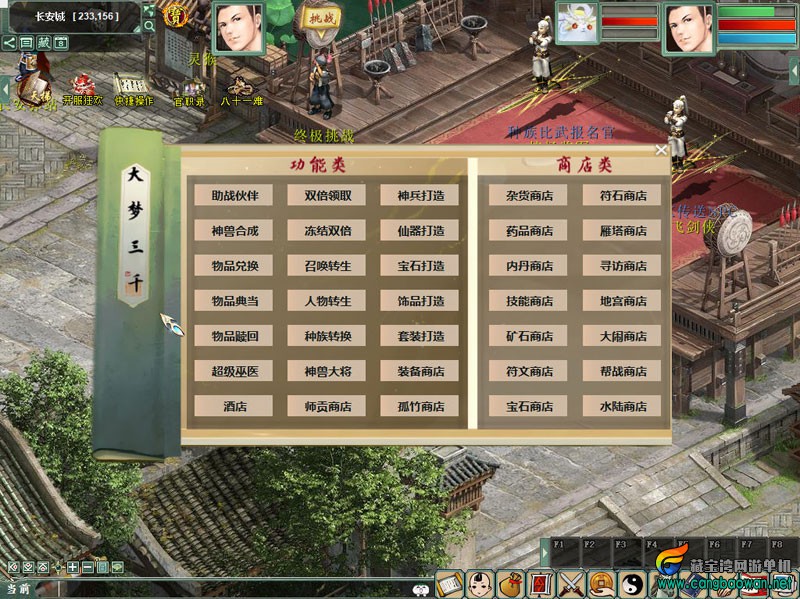
Task: Open the 水陆商店 shop
Action: pos(623,406)
